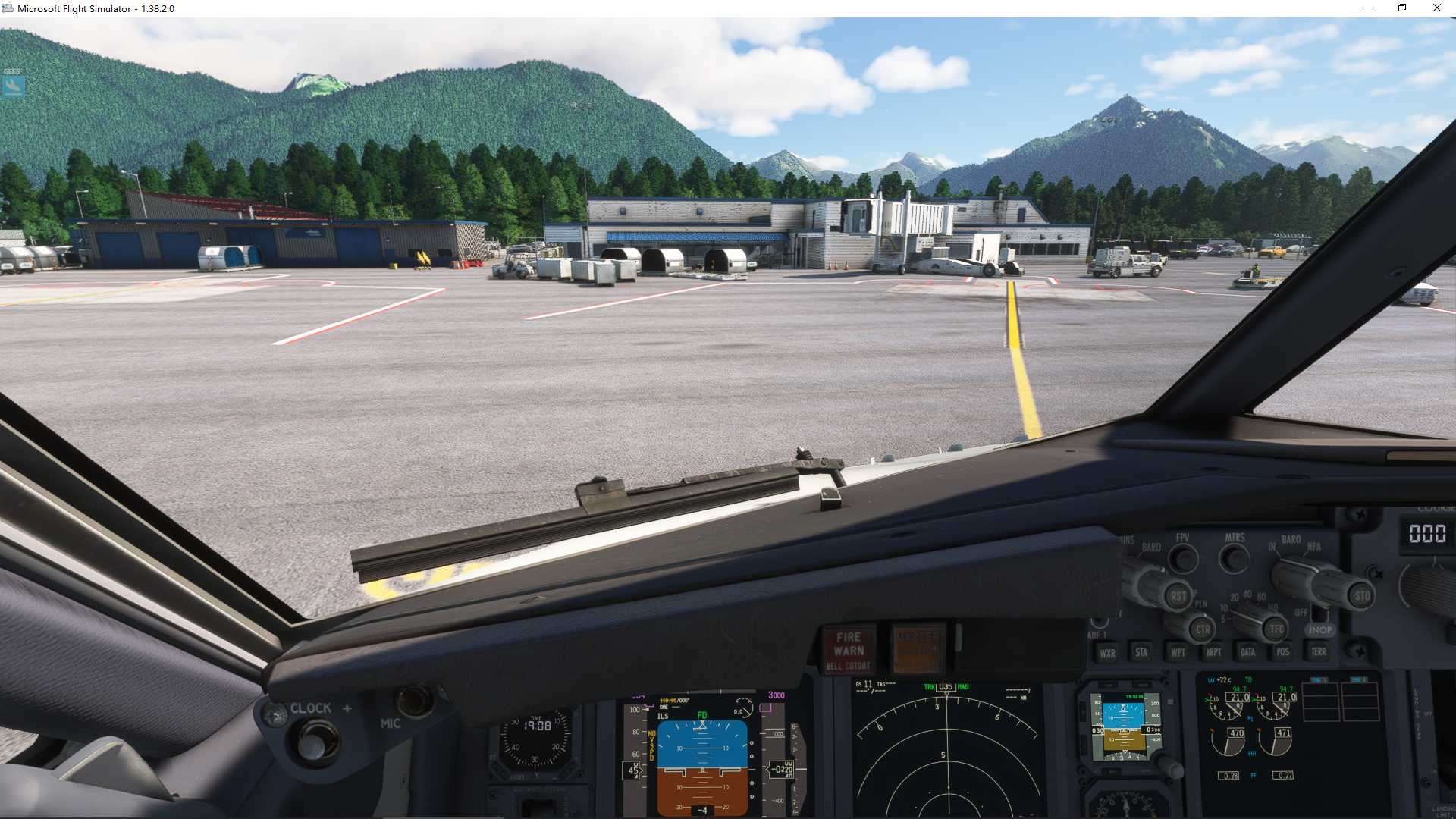
Task: Activate the WPT waypoint display button
Action: (1179, 652)
